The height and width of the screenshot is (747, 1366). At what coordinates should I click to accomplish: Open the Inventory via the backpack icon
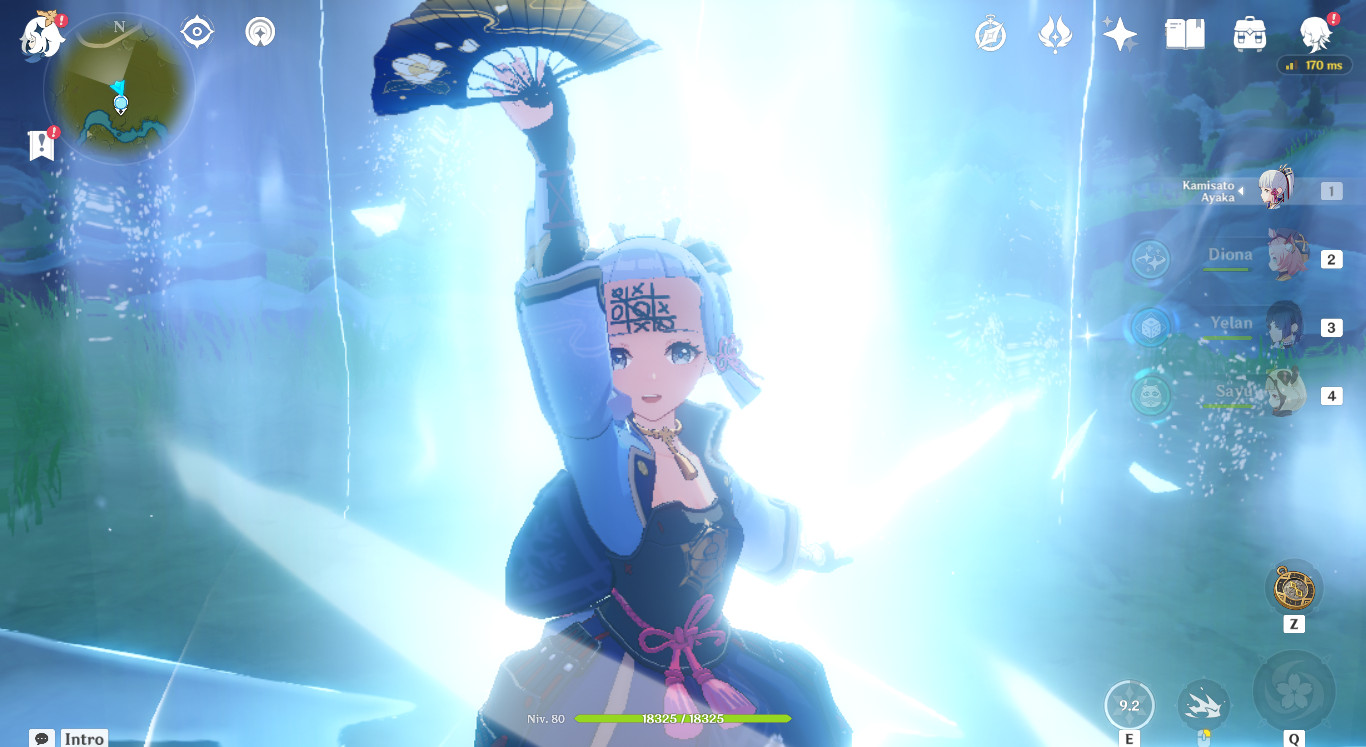click(x=1249, y=33)
